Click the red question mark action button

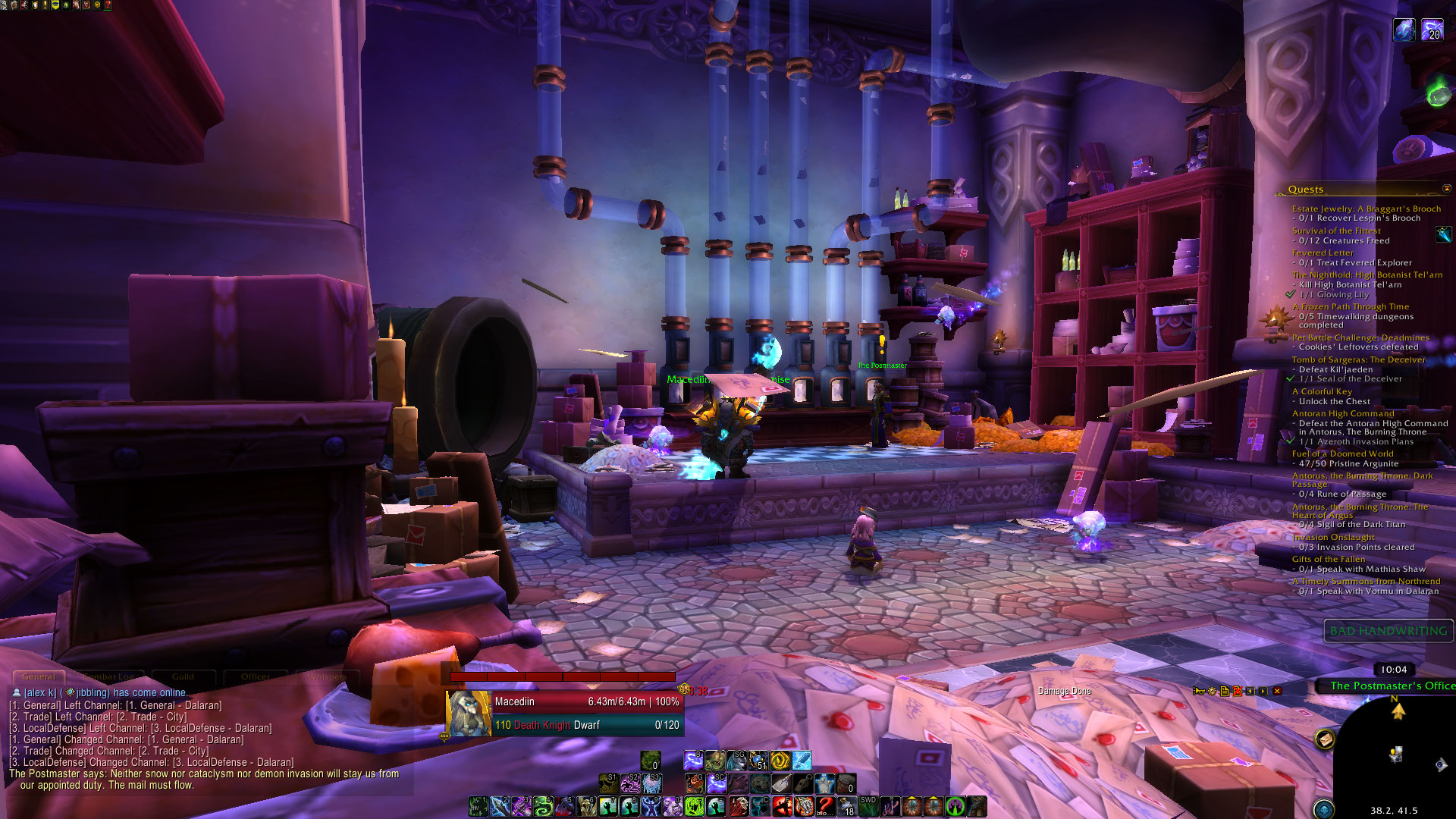[825, 806]
